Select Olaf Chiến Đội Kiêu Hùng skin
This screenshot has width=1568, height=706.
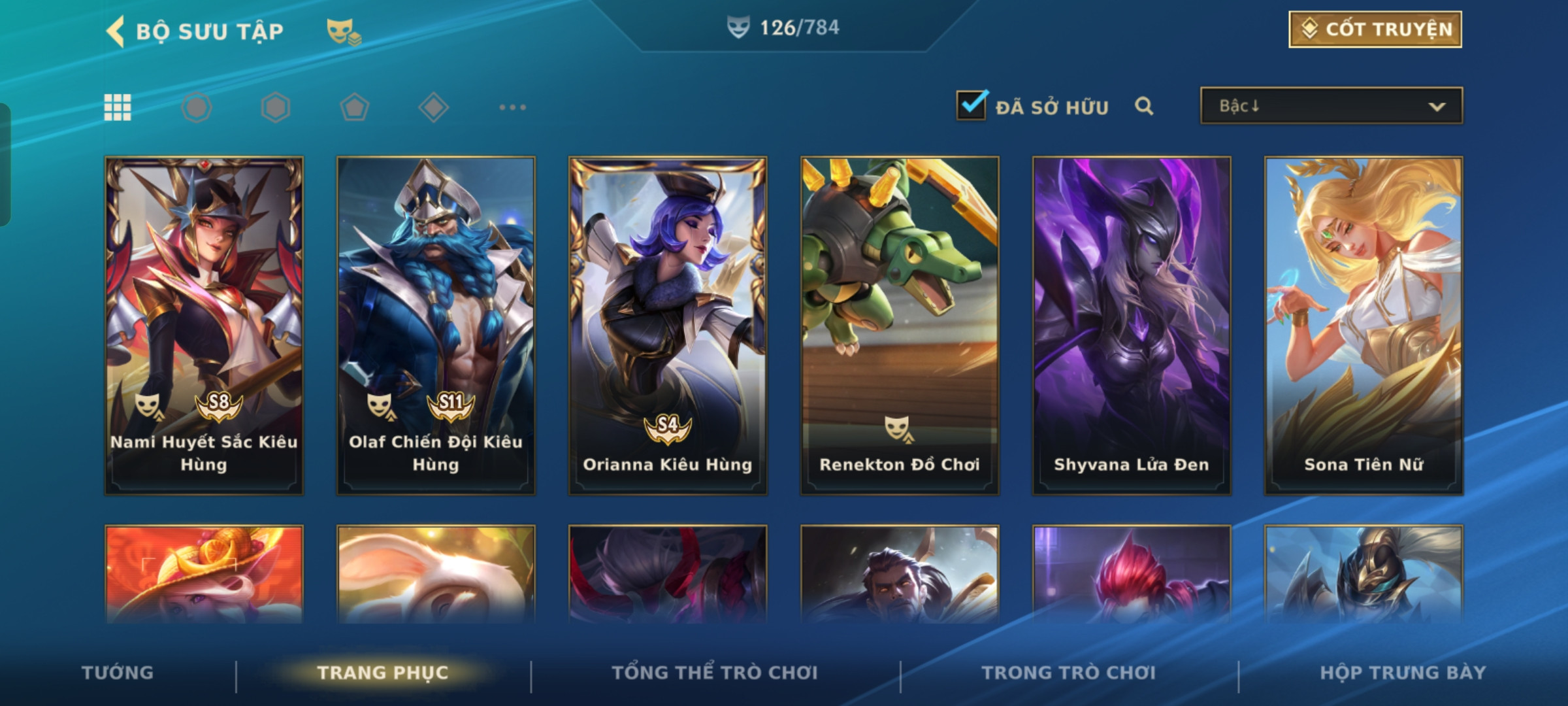[x=436, y=325]
